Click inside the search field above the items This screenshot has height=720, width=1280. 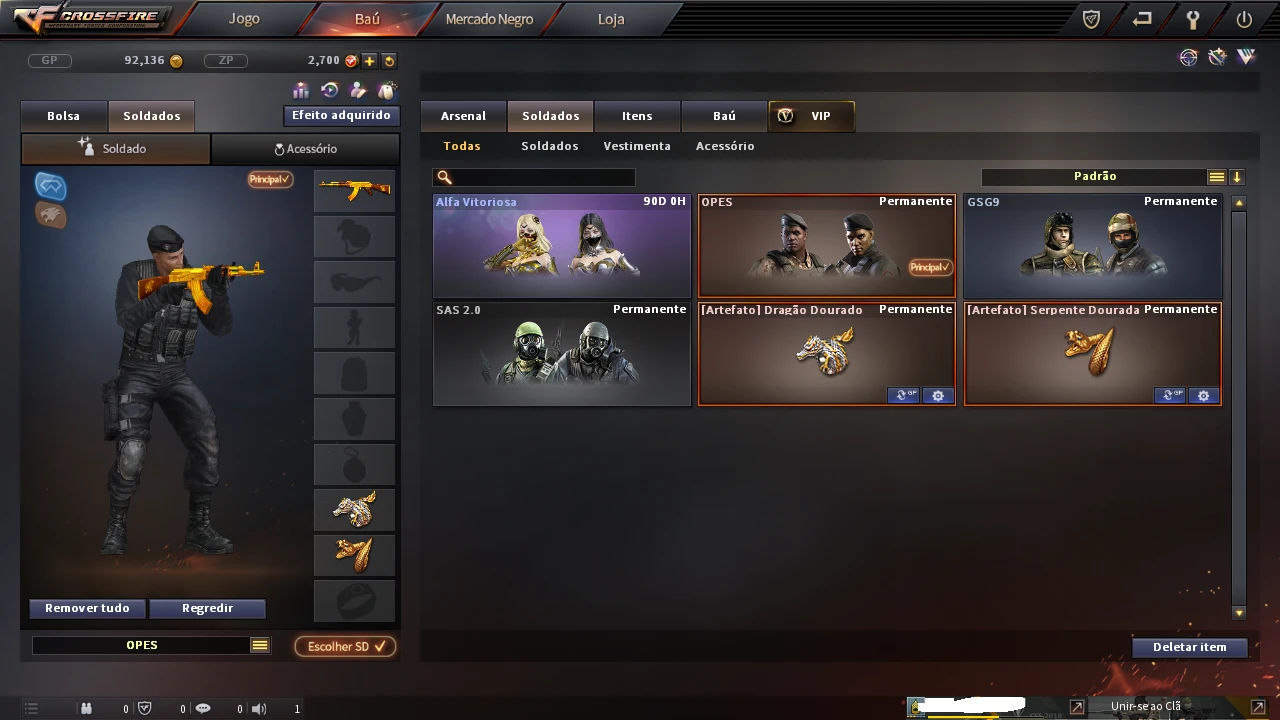pyautogui.click(x=534, y=177)
